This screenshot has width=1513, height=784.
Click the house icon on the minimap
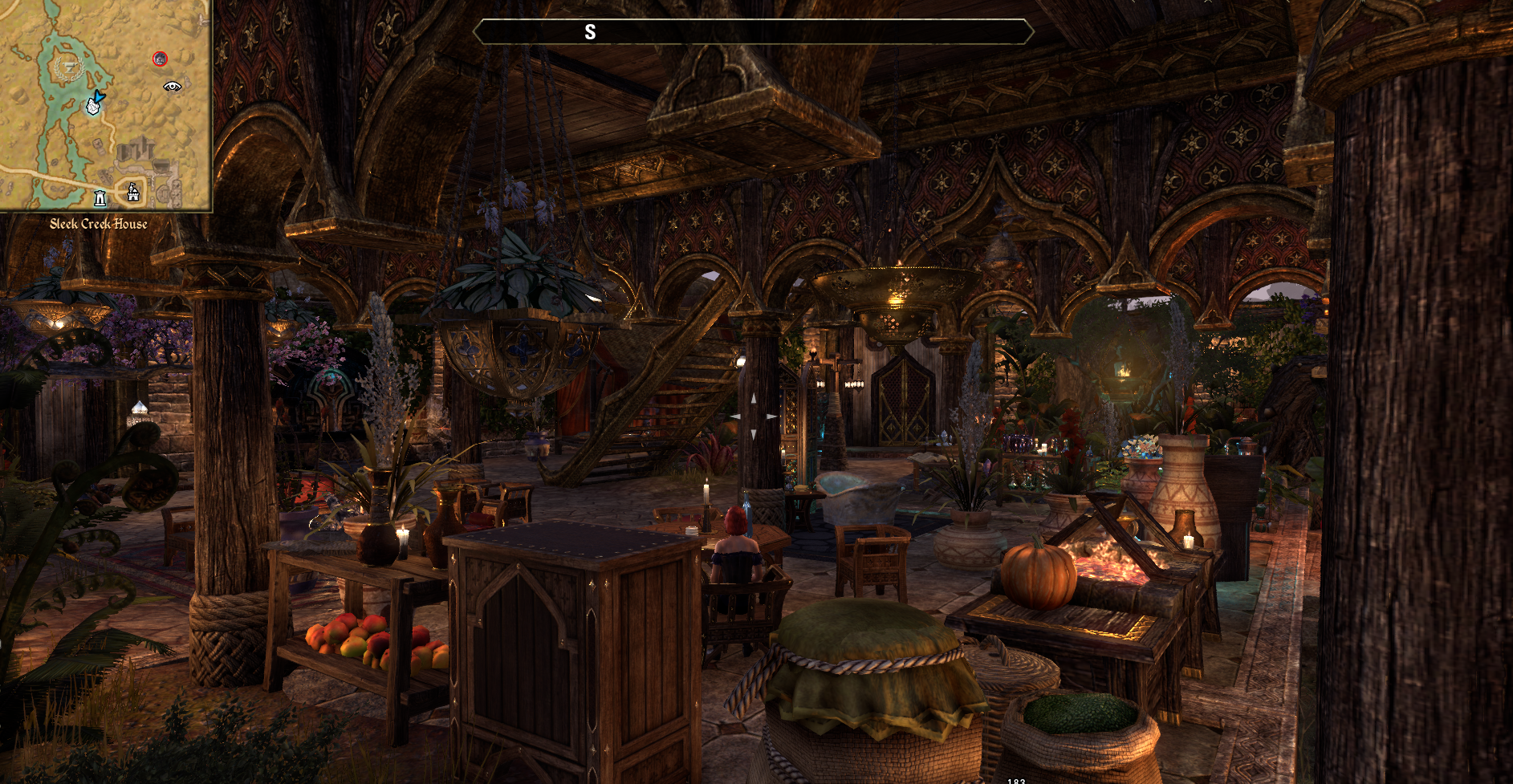pyautogui.click(x=93, y=105)
